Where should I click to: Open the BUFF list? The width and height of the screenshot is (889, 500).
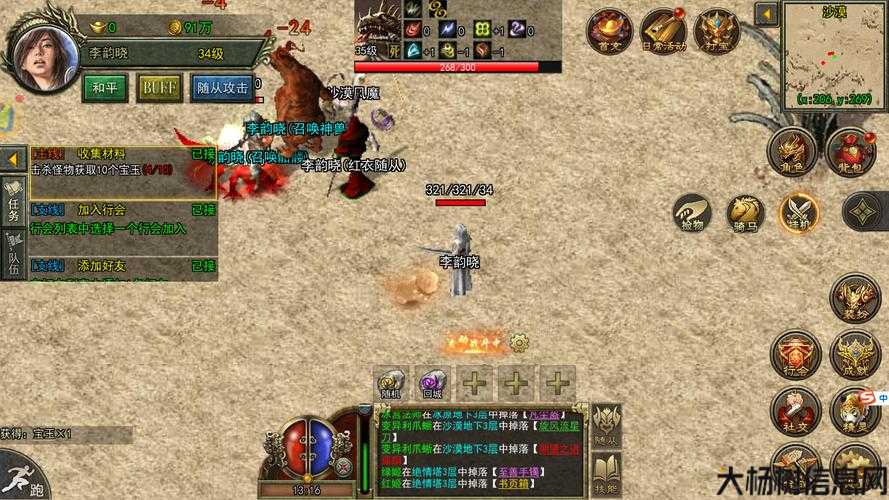click(x=159, y=88)
